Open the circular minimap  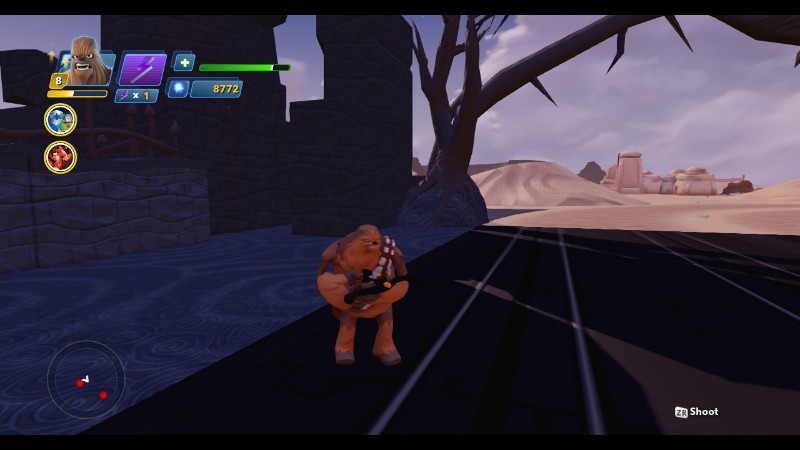click(86, 380)
